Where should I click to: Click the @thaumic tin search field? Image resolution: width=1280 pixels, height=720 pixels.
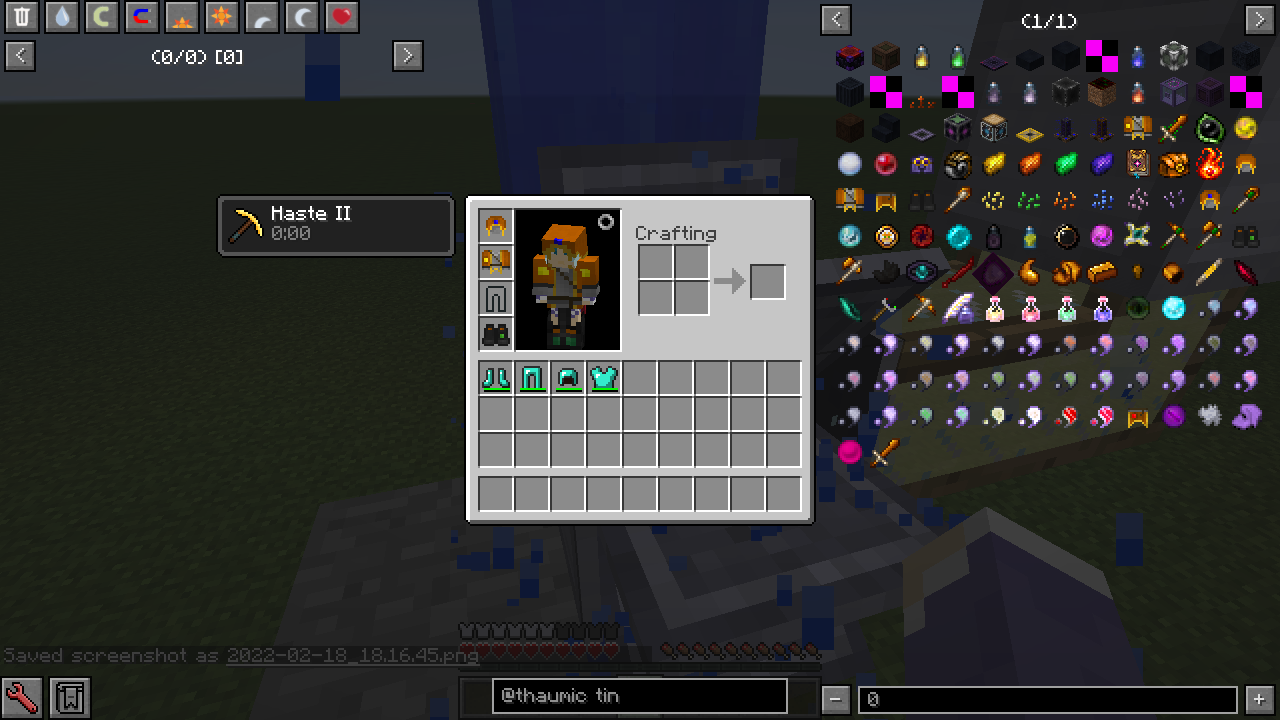638,696
